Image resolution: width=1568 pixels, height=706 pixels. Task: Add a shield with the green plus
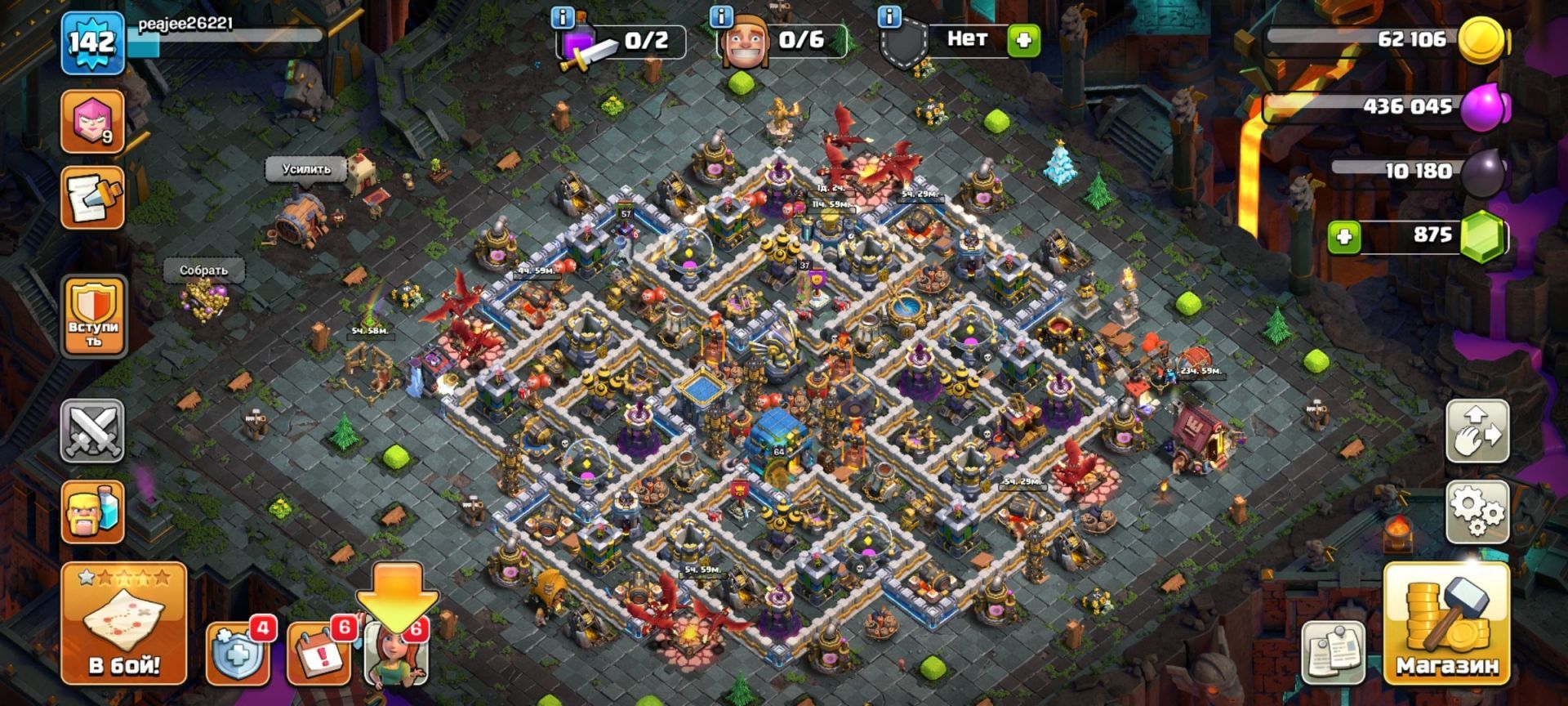[1023, 39]
